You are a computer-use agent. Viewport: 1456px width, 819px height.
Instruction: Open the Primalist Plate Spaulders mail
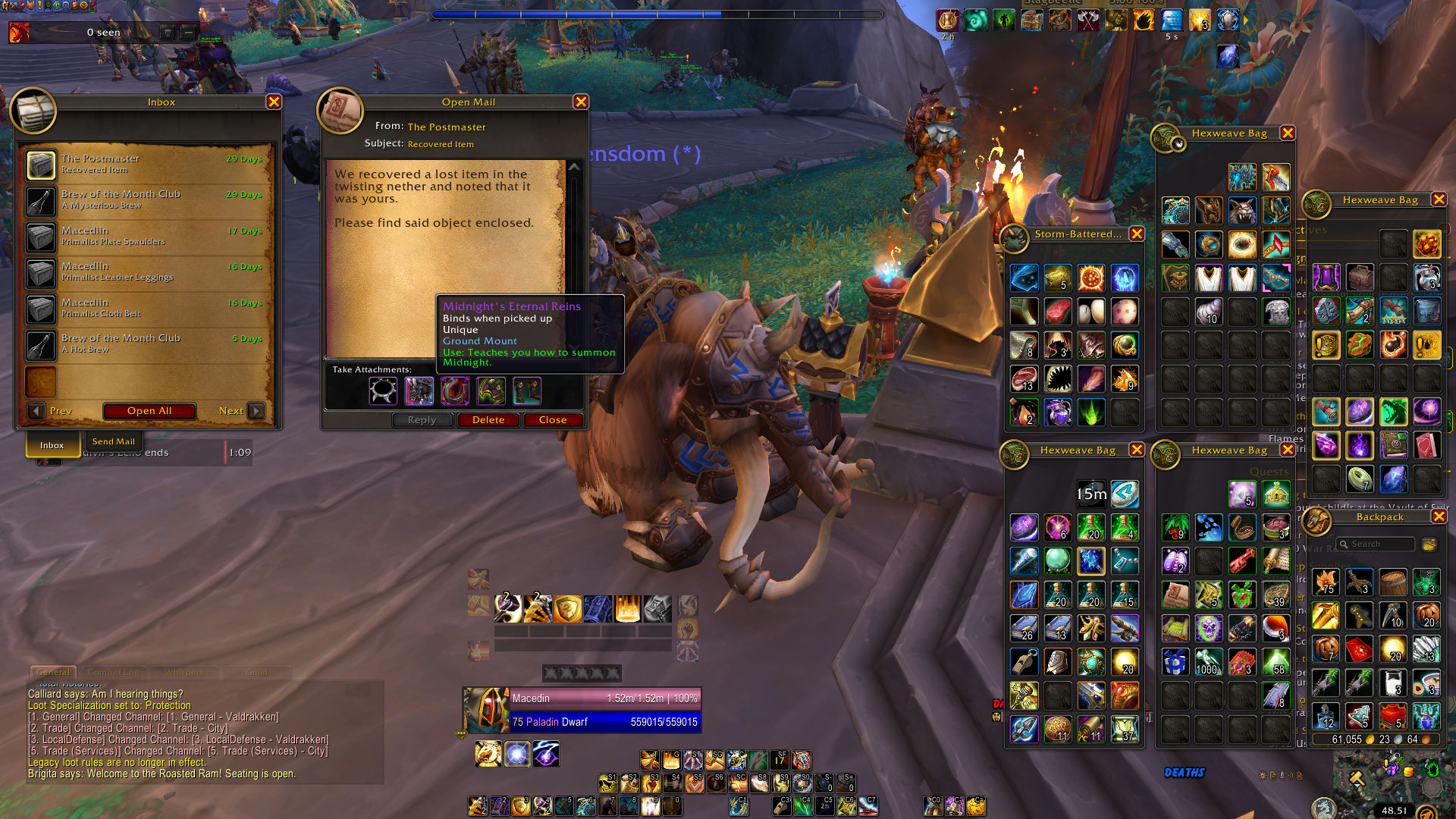[146, 236]
